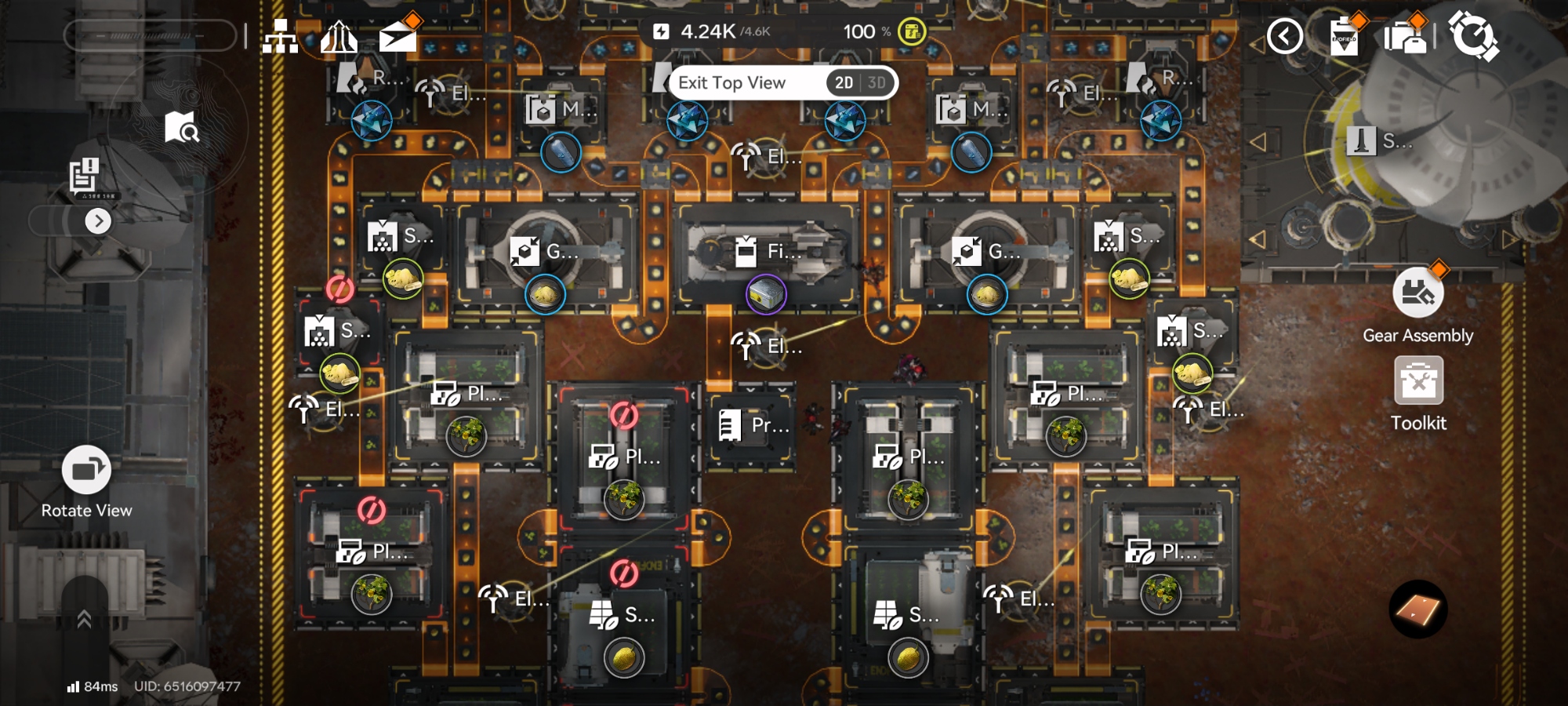Open the three-arrows icon beside the tree diagram

click(339, 37)
